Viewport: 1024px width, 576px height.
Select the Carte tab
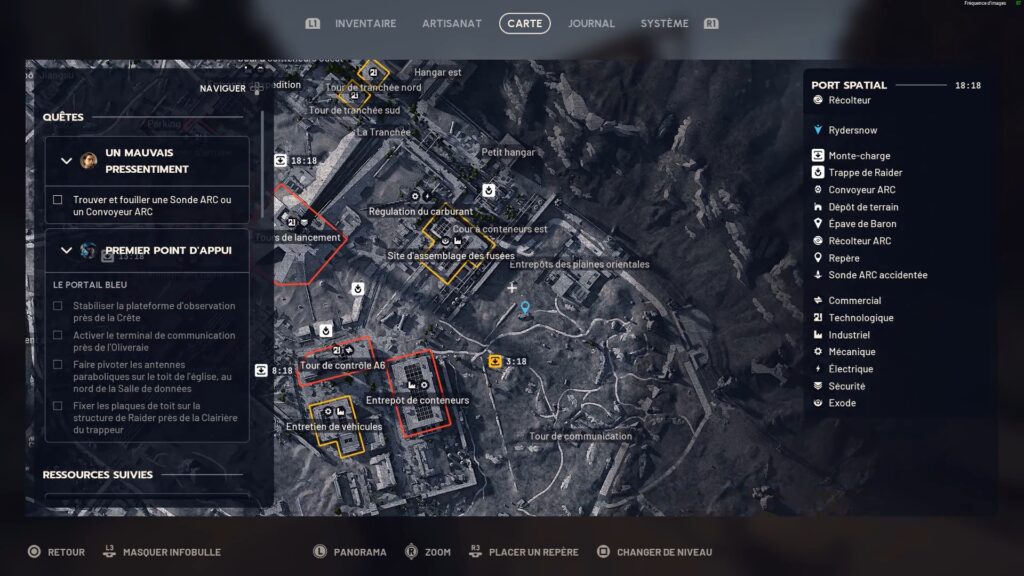[525, 23]
